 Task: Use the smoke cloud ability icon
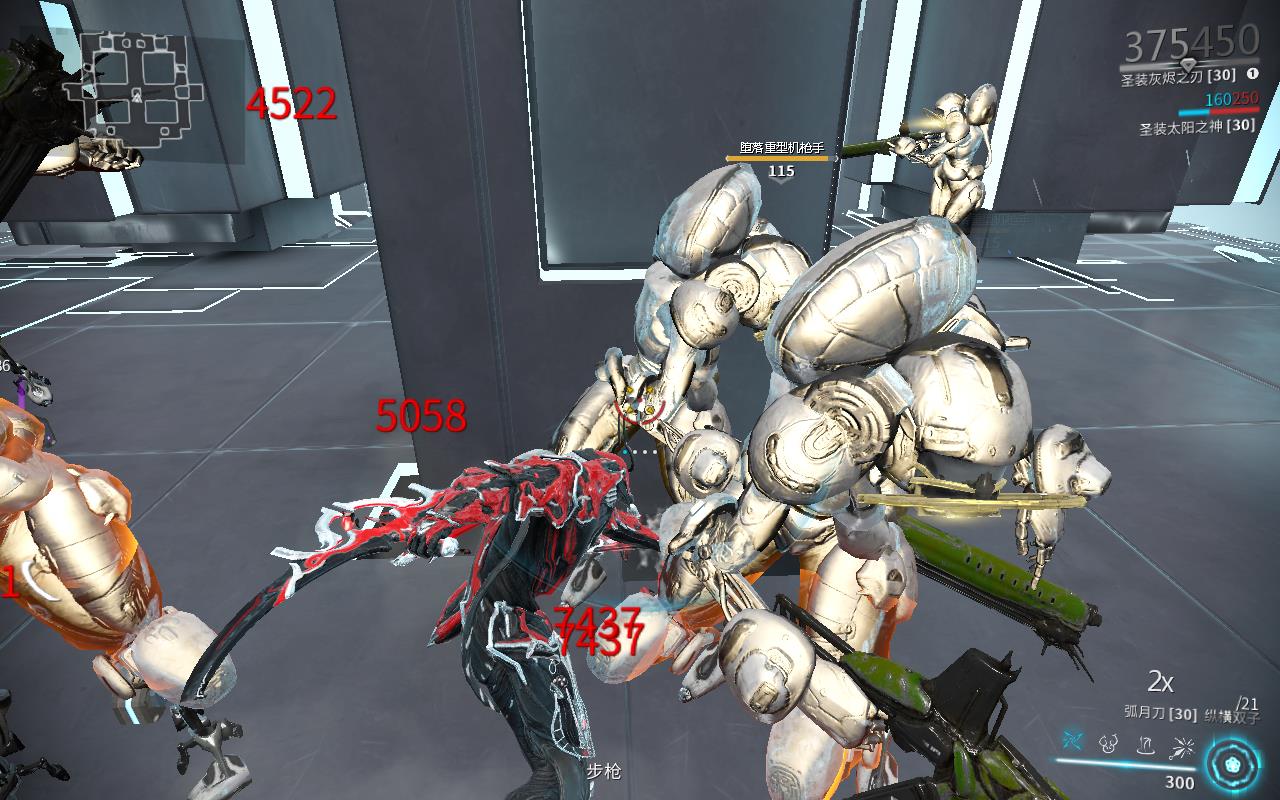coord(1108,743)
